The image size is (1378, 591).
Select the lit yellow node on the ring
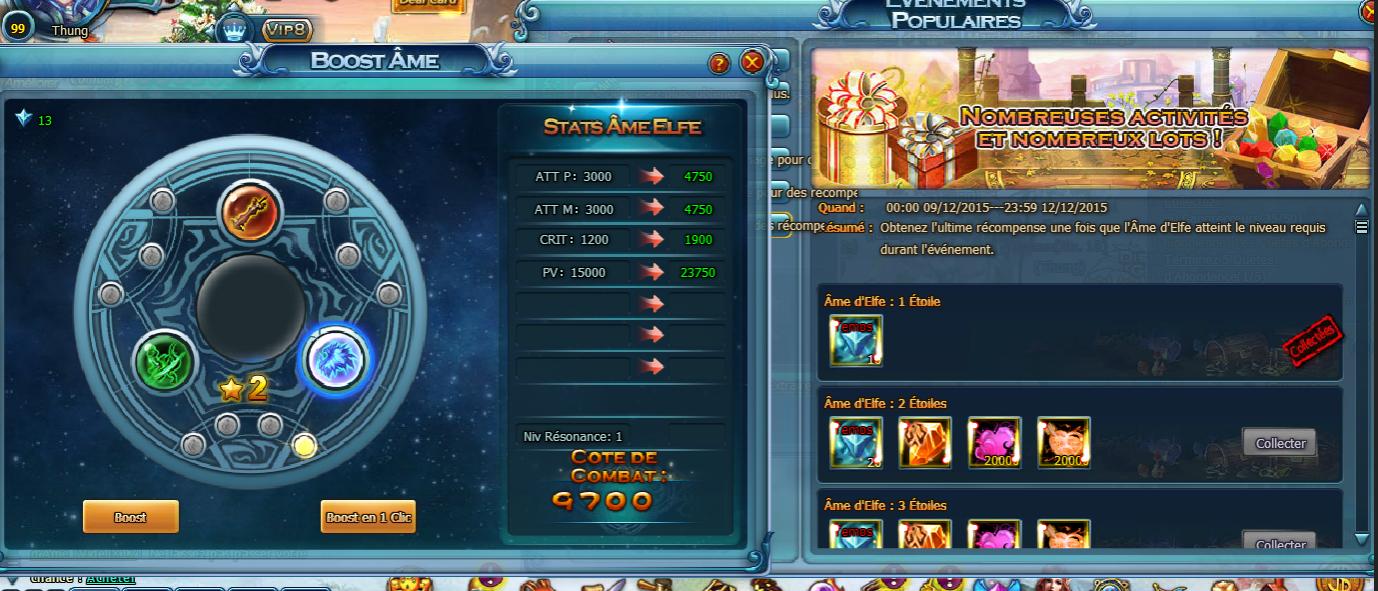[305, 446]
